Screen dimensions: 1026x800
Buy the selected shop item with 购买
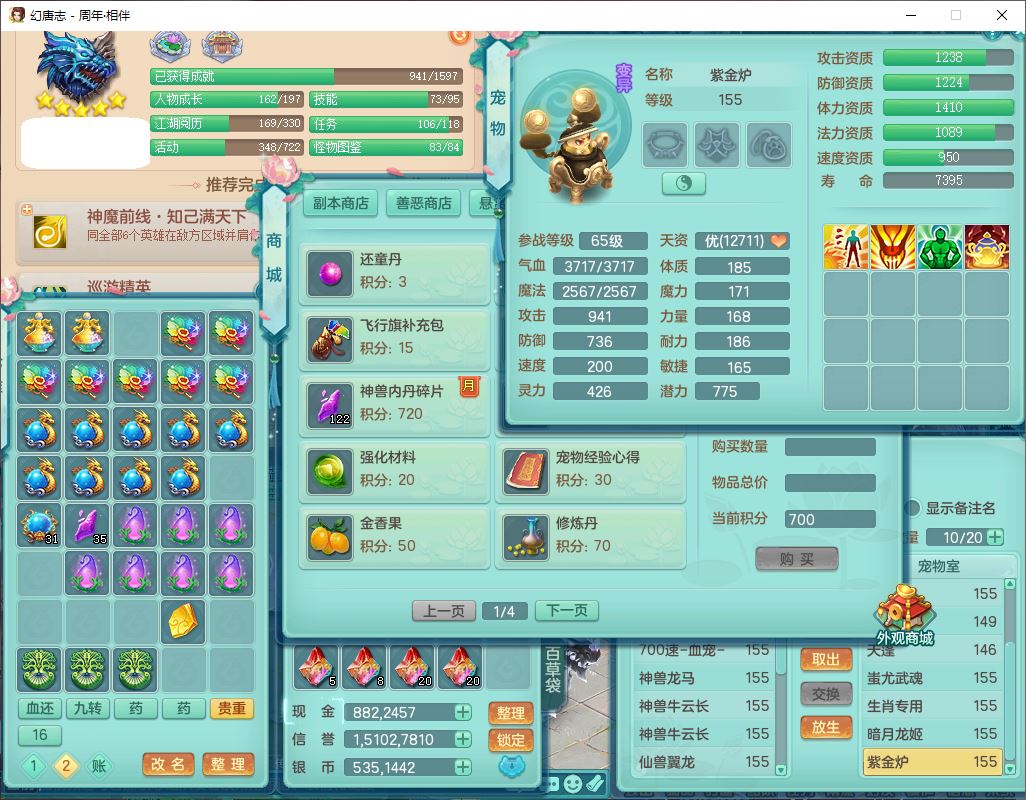[796, 559]
